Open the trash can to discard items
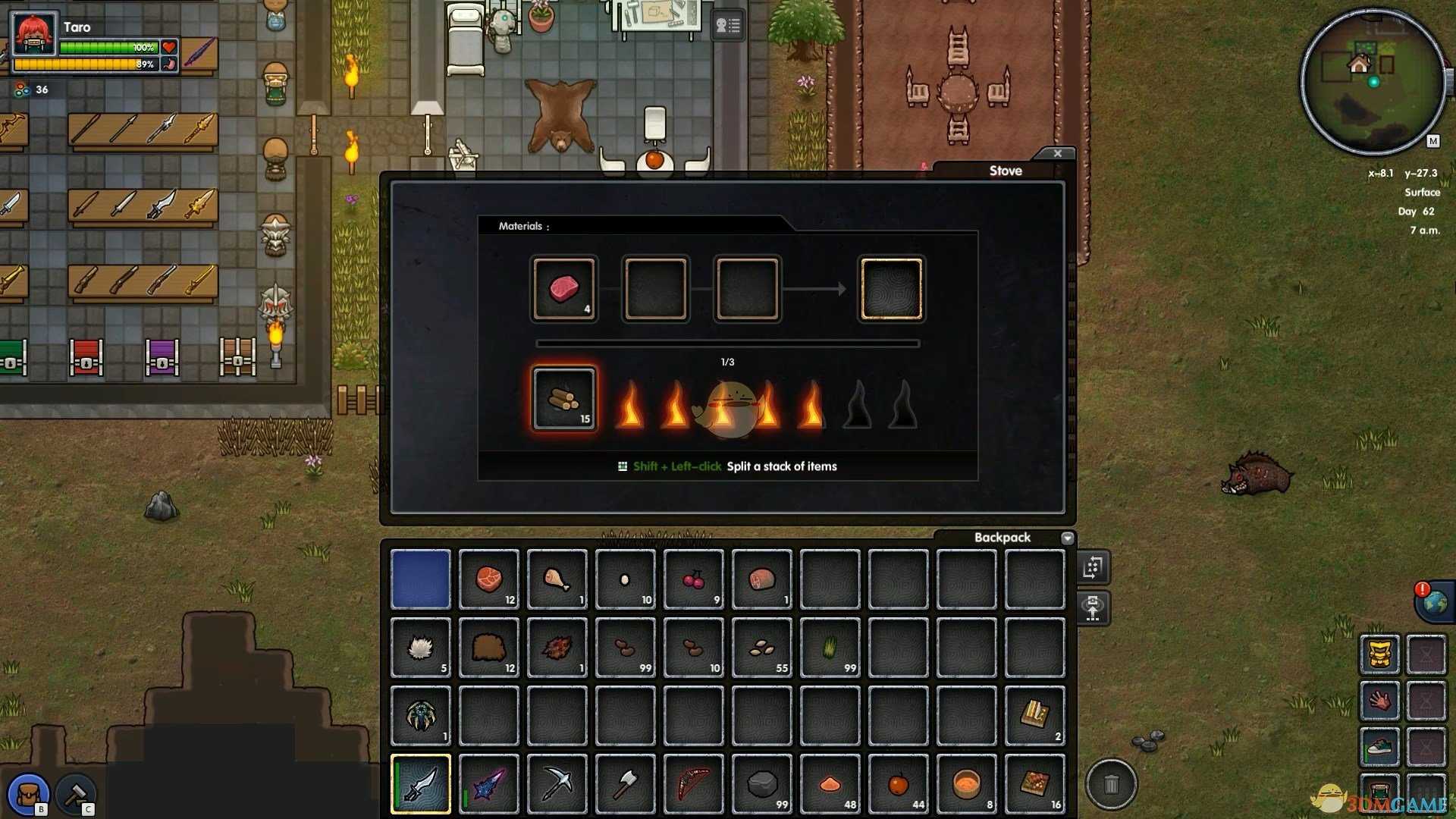Viewport: 1456px width, 819px height. coord(1111,783)
